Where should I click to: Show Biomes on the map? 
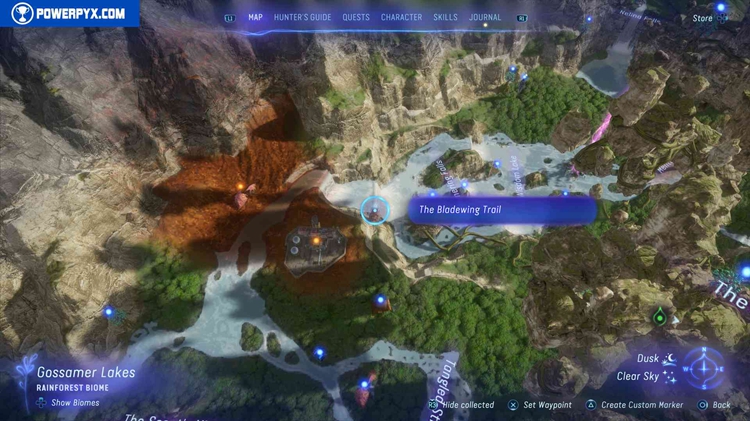click(x=70, y=402)
